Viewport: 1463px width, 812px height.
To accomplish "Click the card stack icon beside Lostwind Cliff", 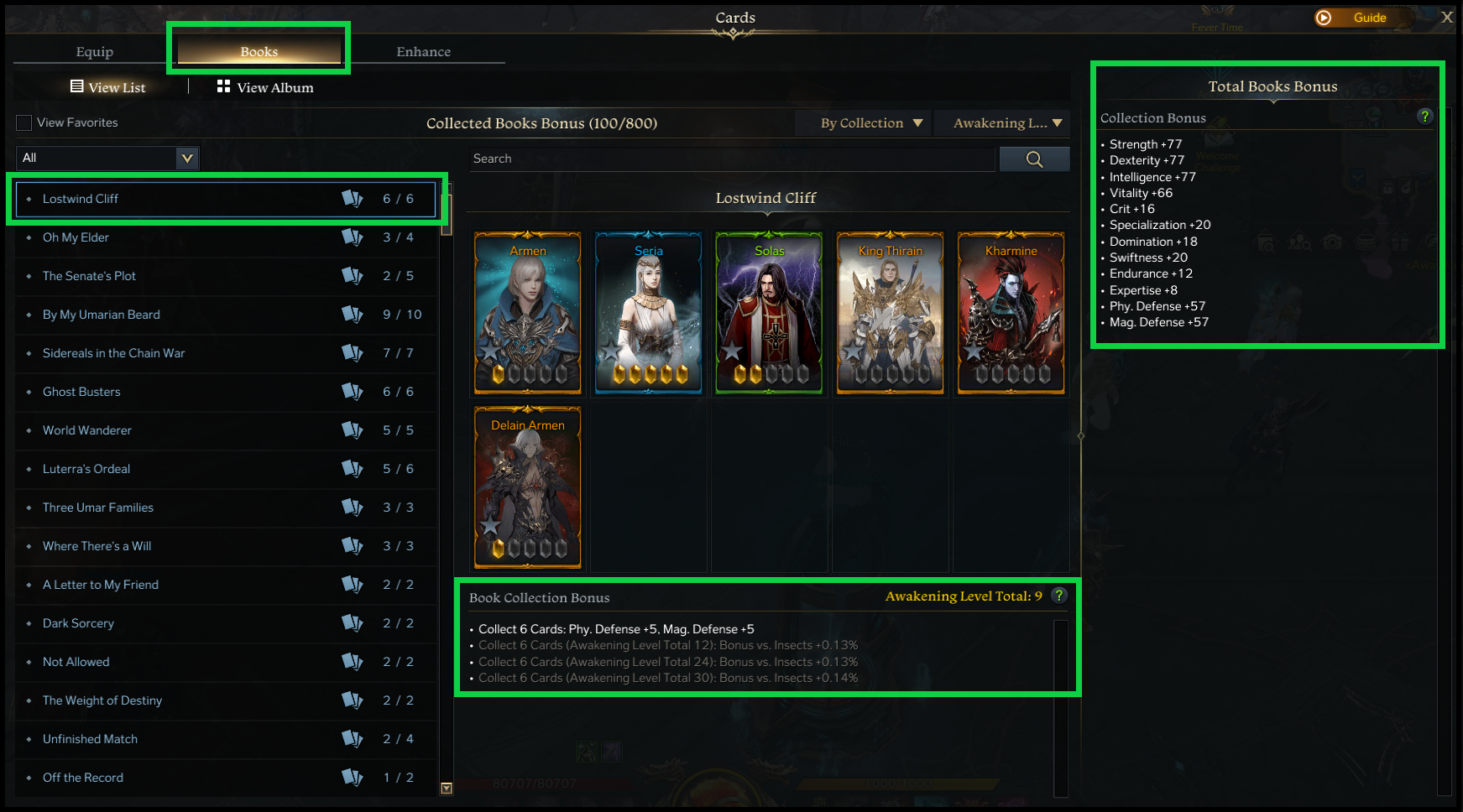I will pyautogui.click(x=353, y=199).
